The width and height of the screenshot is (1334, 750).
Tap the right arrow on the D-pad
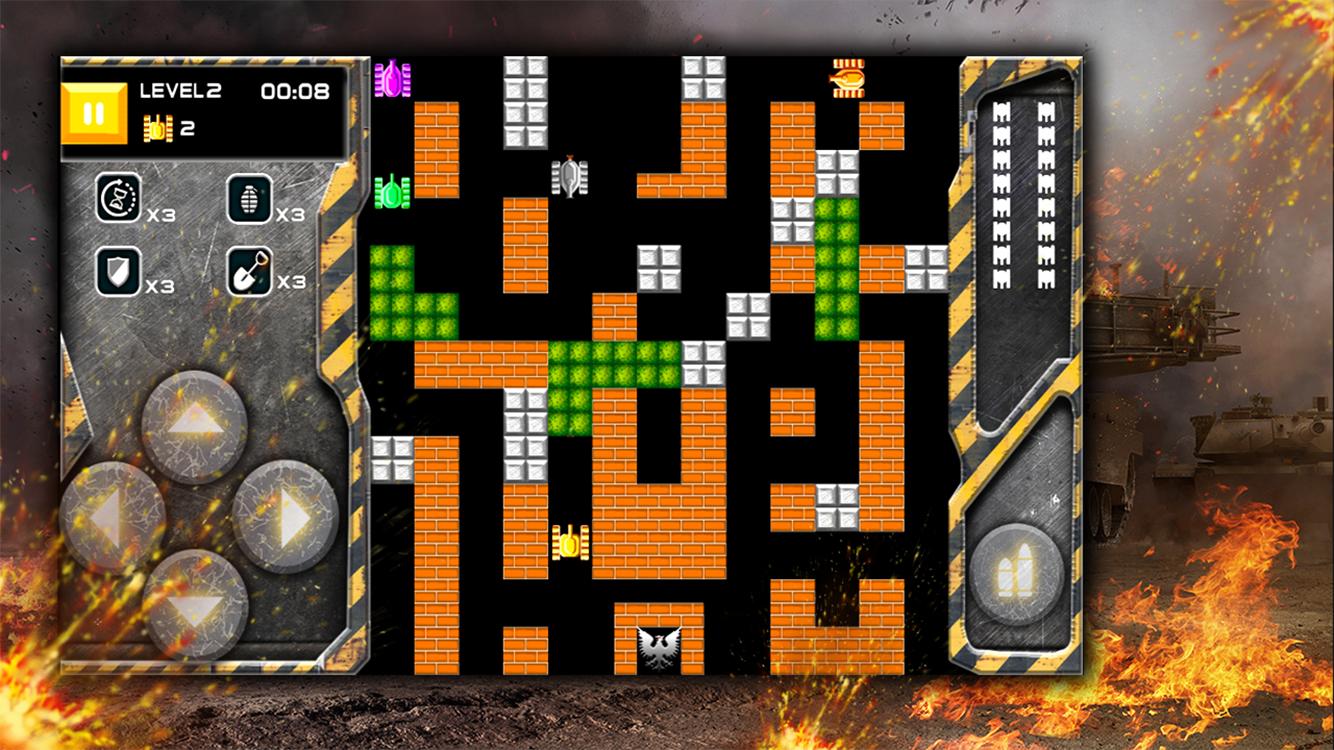286,517
